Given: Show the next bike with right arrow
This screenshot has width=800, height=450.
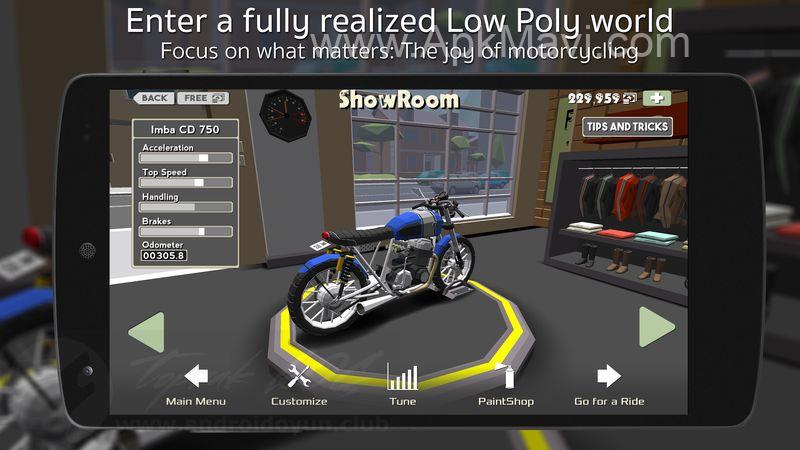Looking at the screenshot, I should click(657, 327).
